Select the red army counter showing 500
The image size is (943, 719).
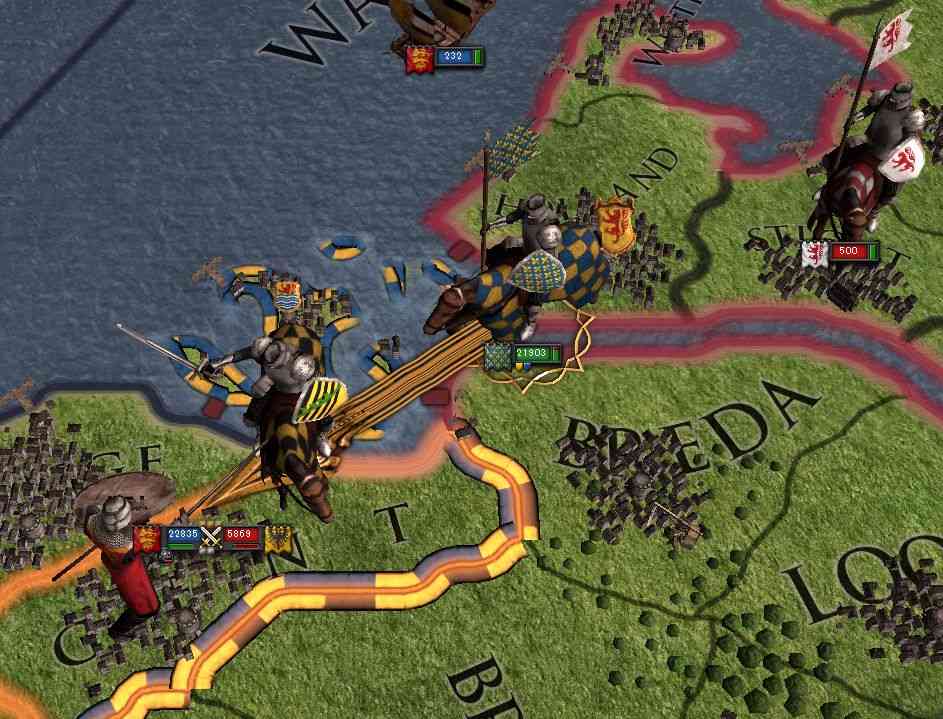click(x=847, y=251)
